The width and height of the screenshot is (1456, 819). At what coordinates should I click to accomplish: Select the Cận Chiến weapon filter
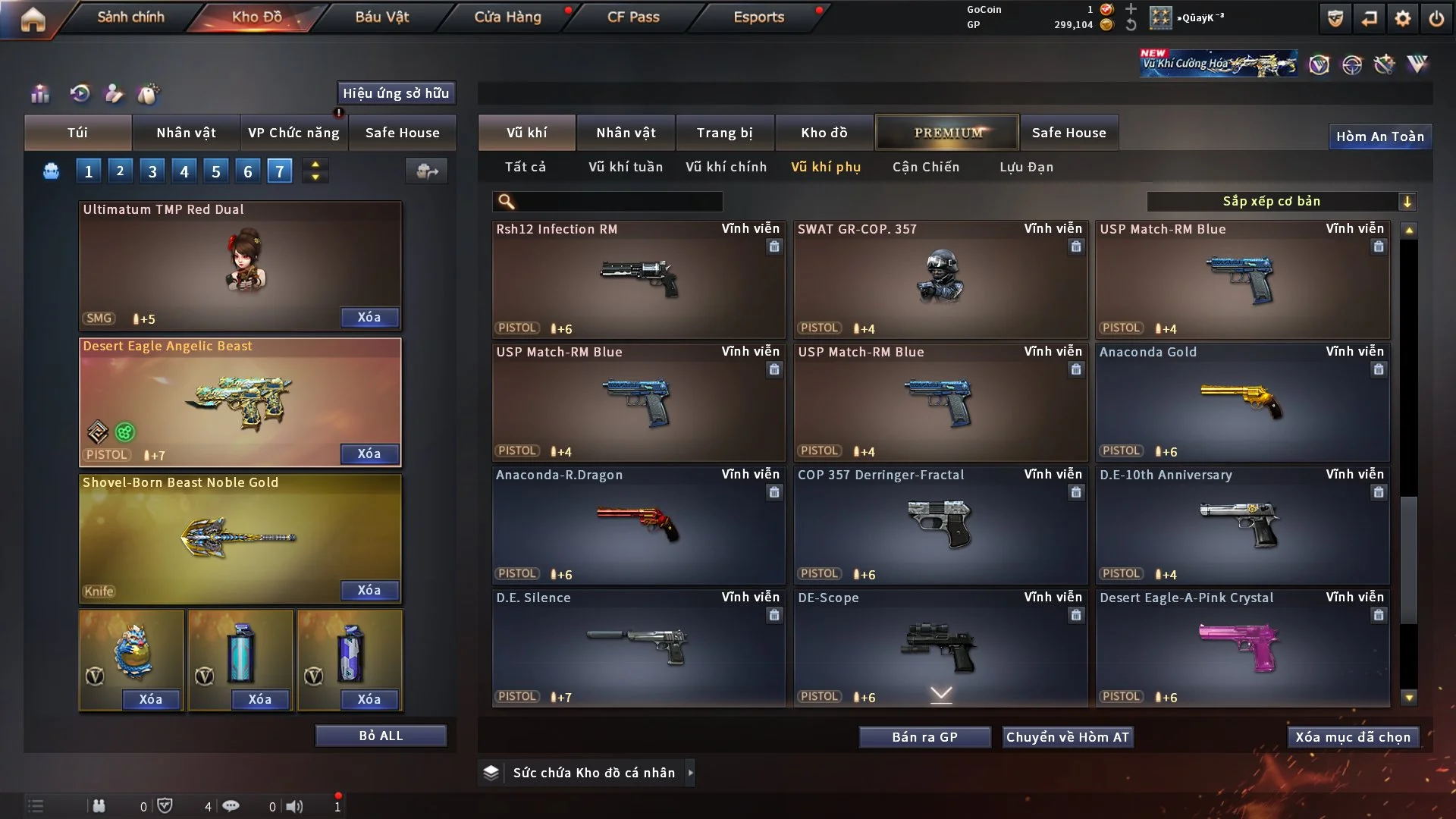pos(925,167)
